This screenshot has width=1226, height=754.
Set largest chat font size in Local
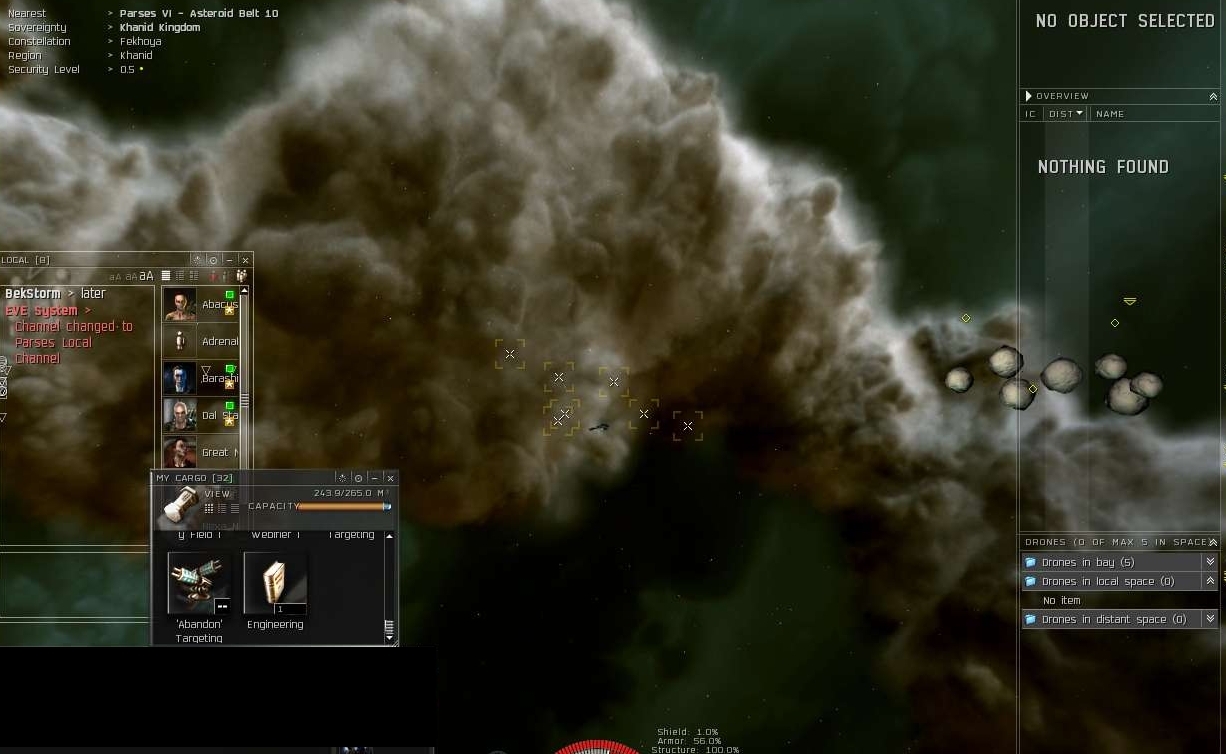click(x=147, y=276)
